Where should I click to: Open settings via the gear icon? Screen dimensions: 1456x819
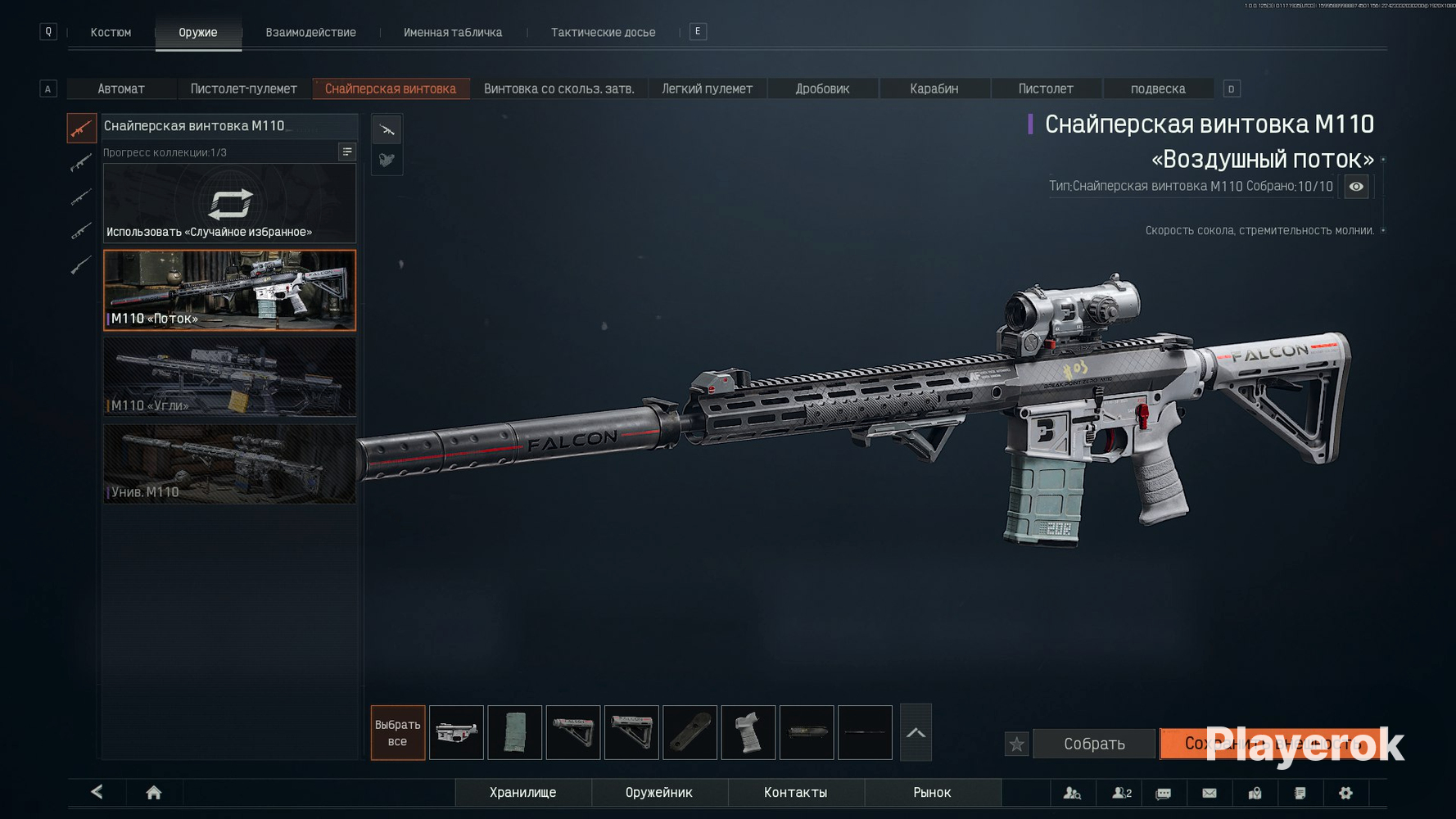pyautogui.click(x=1345, y=792)
